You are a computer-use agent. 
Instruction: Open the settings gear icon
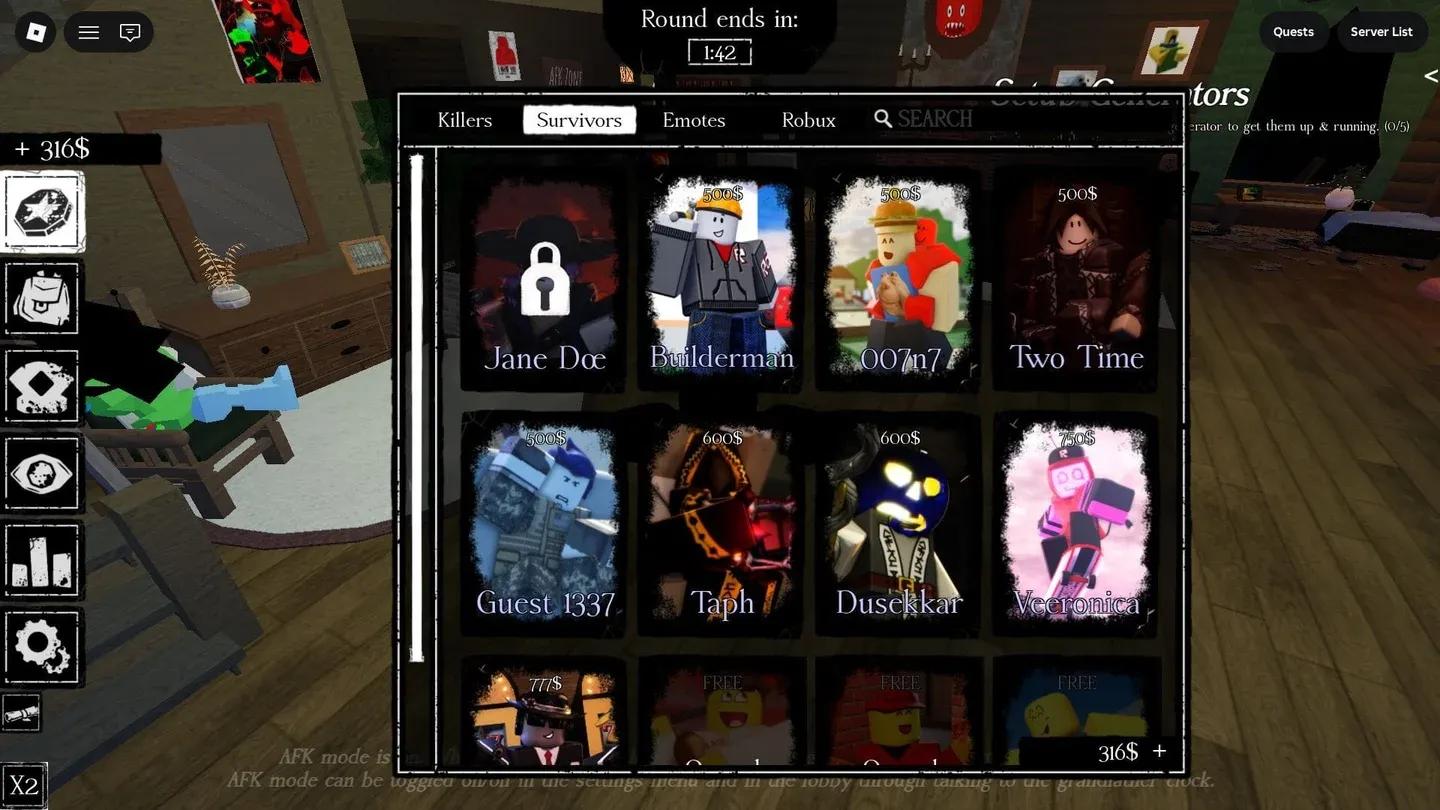click(x=42, y=647)
